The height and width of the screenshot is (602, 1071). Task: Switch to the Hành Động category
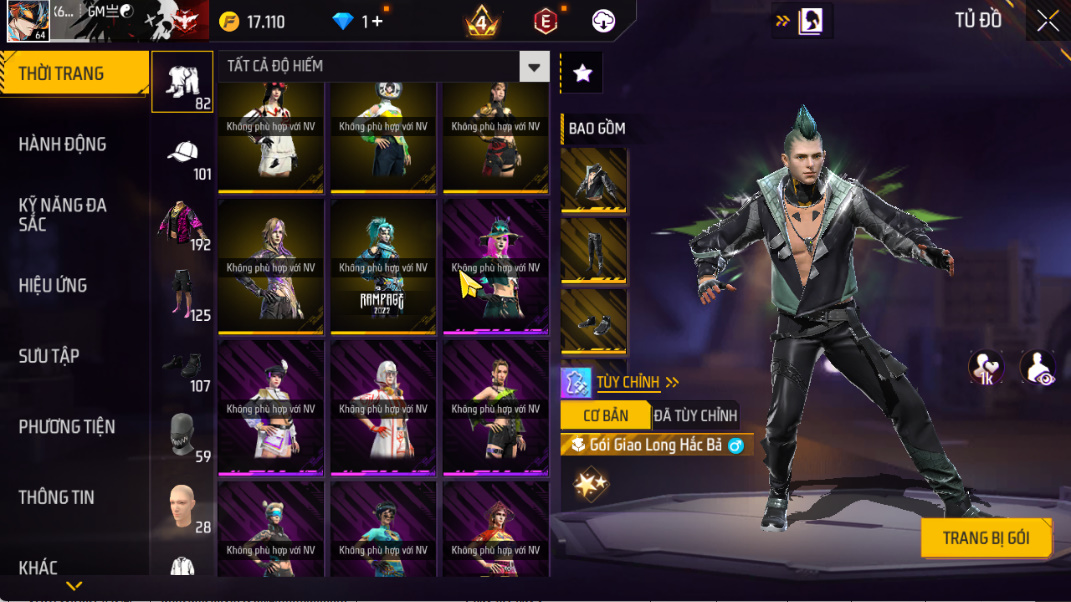[x=62, y=144]
